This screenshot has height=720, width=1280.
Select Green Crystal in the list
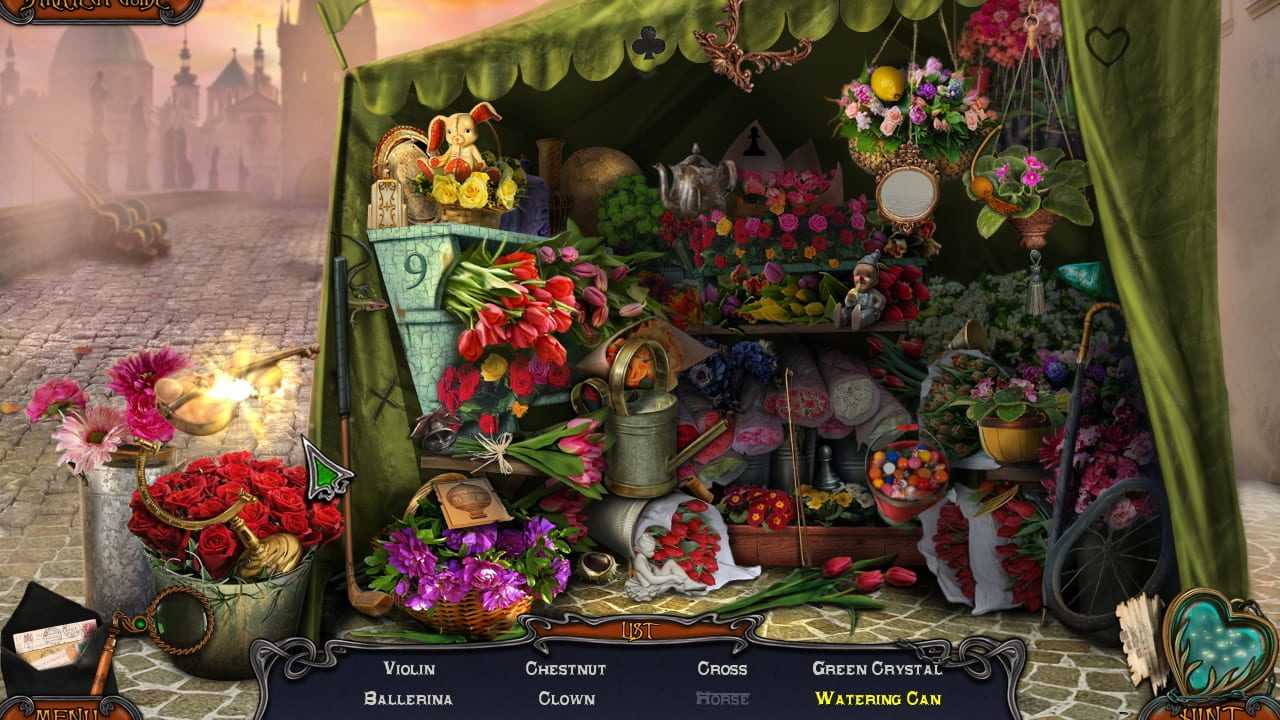877,669
